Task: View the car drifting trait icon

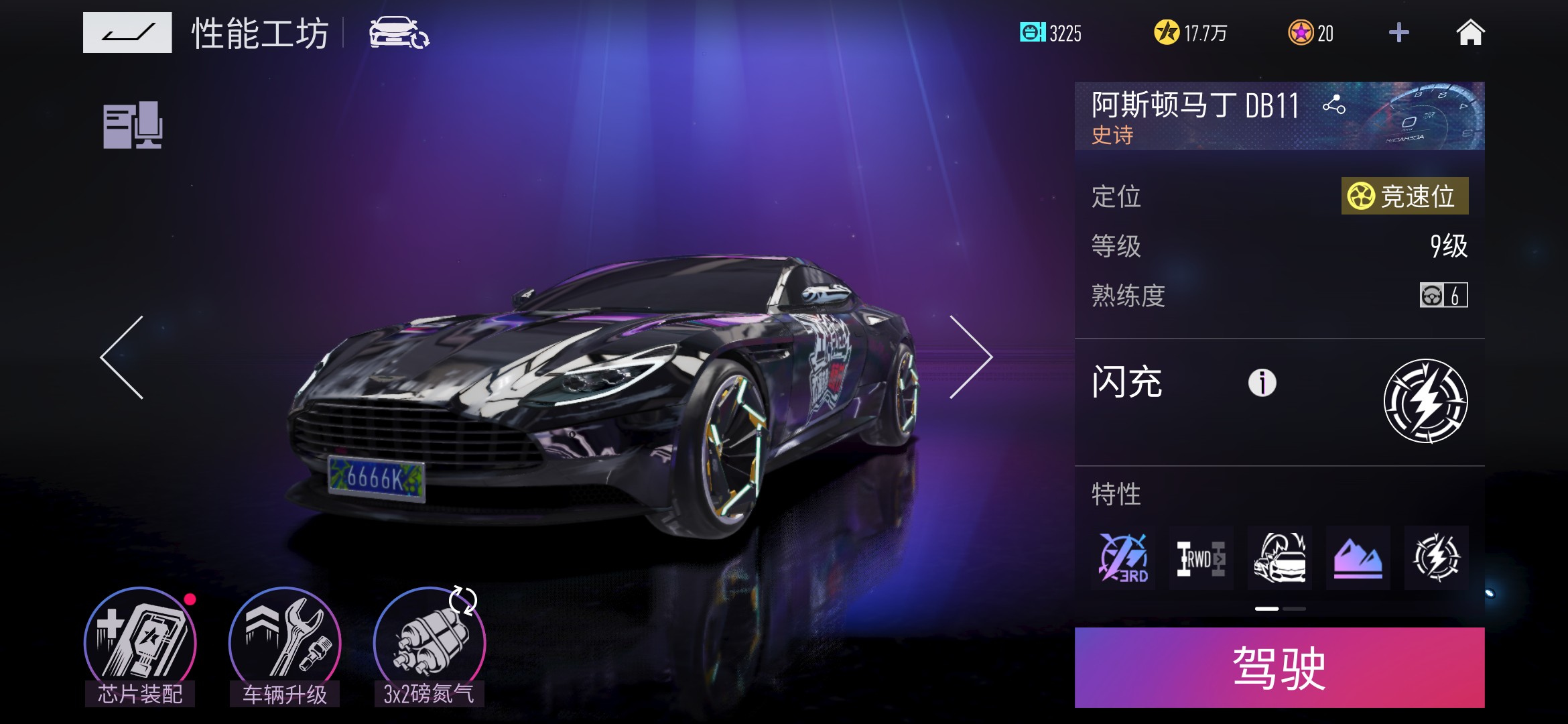Action: 1279,558
